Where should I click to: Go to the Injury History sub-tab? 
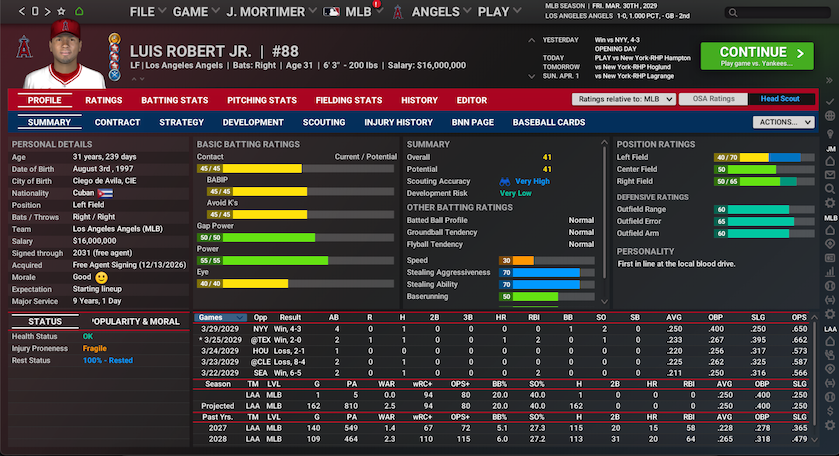[399, 122]
